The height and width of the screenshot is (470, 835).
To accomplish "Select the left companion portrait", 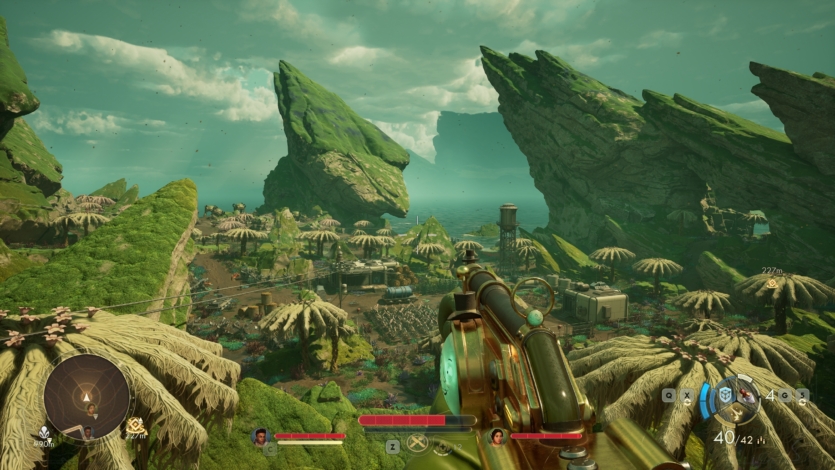I will [x=261, y=436].
